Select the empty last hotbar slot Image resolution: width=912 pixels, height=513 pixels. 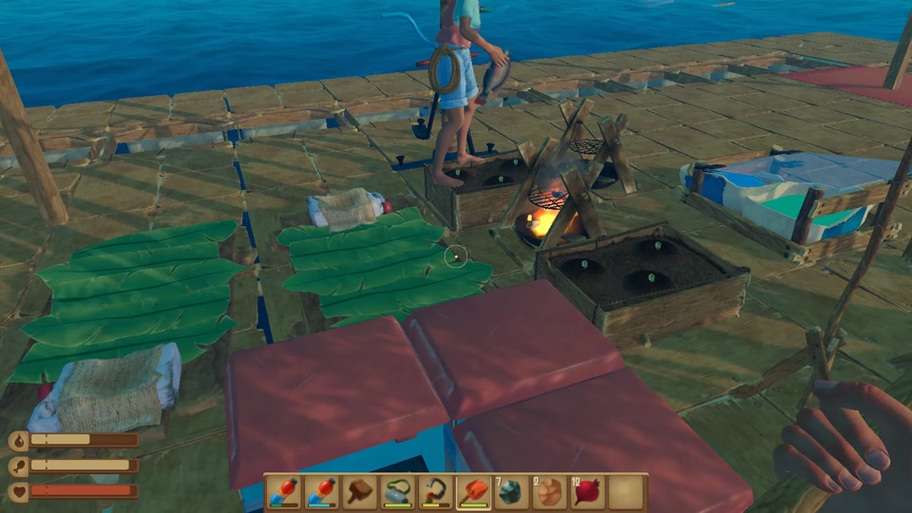(x=627, y=492)
